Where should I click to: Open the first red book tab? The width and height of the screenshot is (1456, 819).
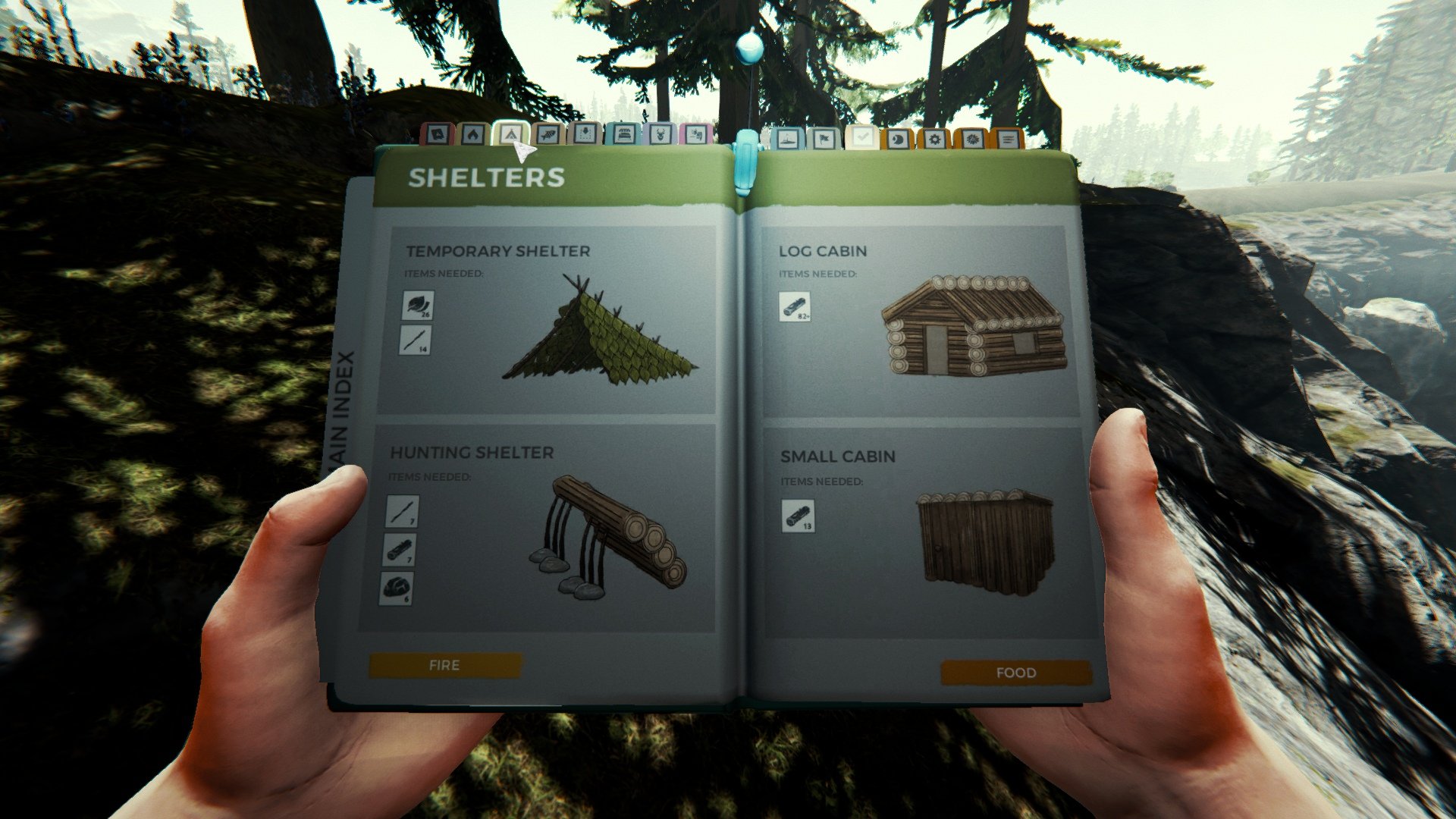(437, 136)
